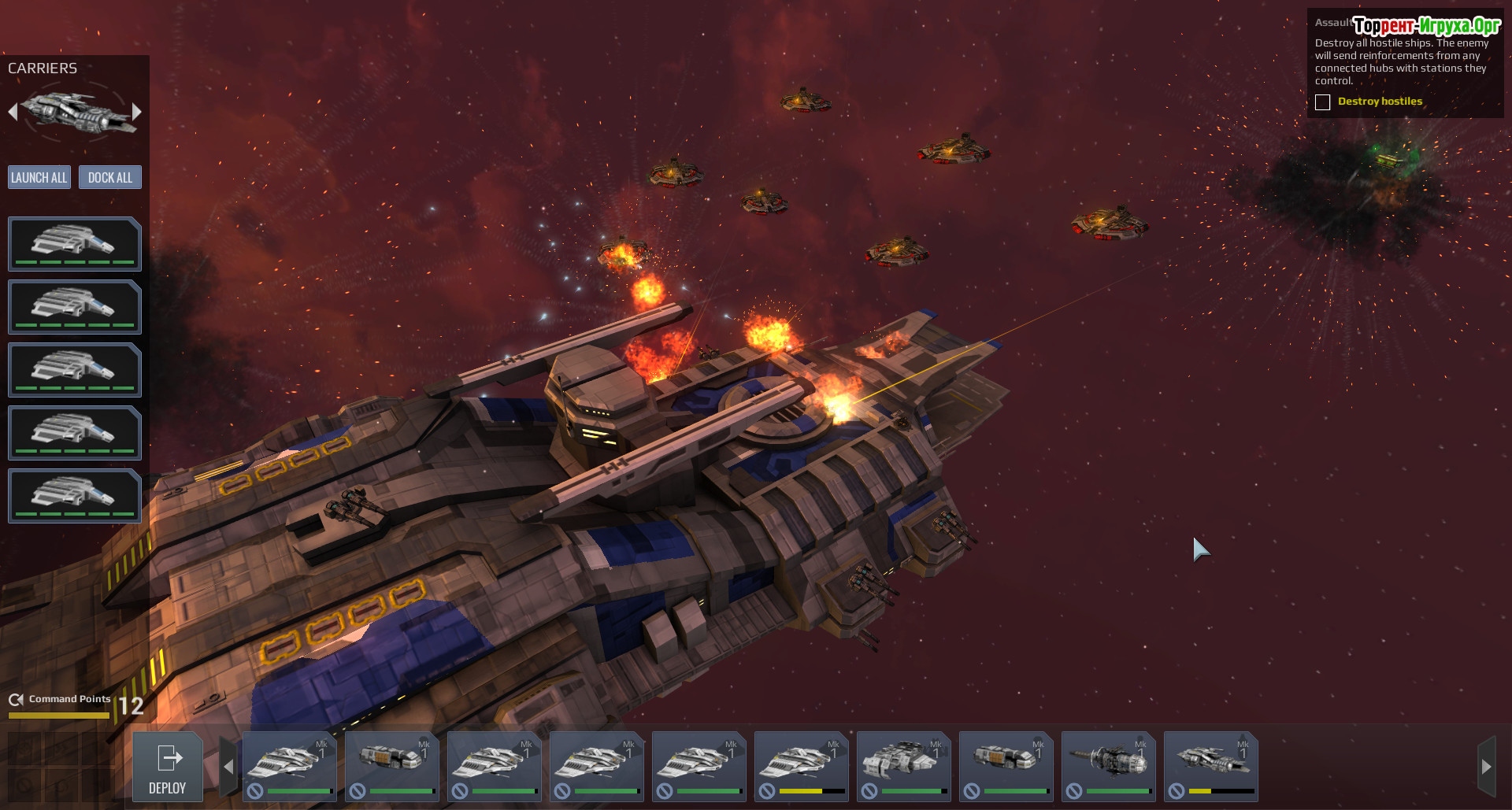Show more ships in the fleet bar

pyautogui.click(x=1486, y=766)
